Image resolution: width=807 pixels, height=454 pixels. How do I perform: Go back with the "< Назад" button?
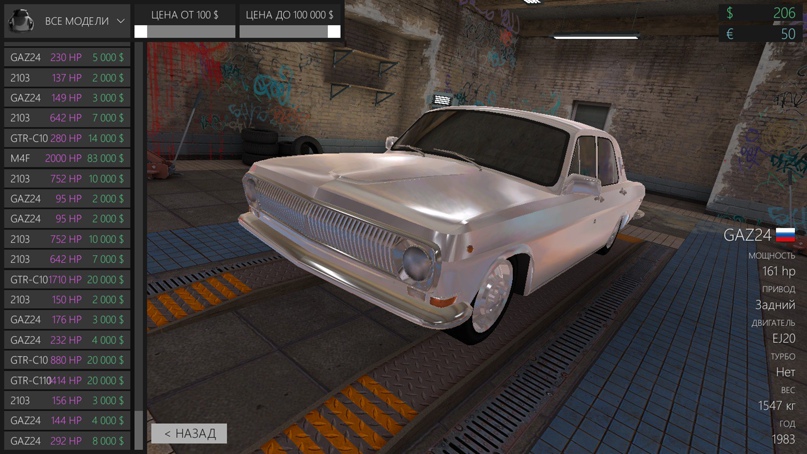coord(189,433)
